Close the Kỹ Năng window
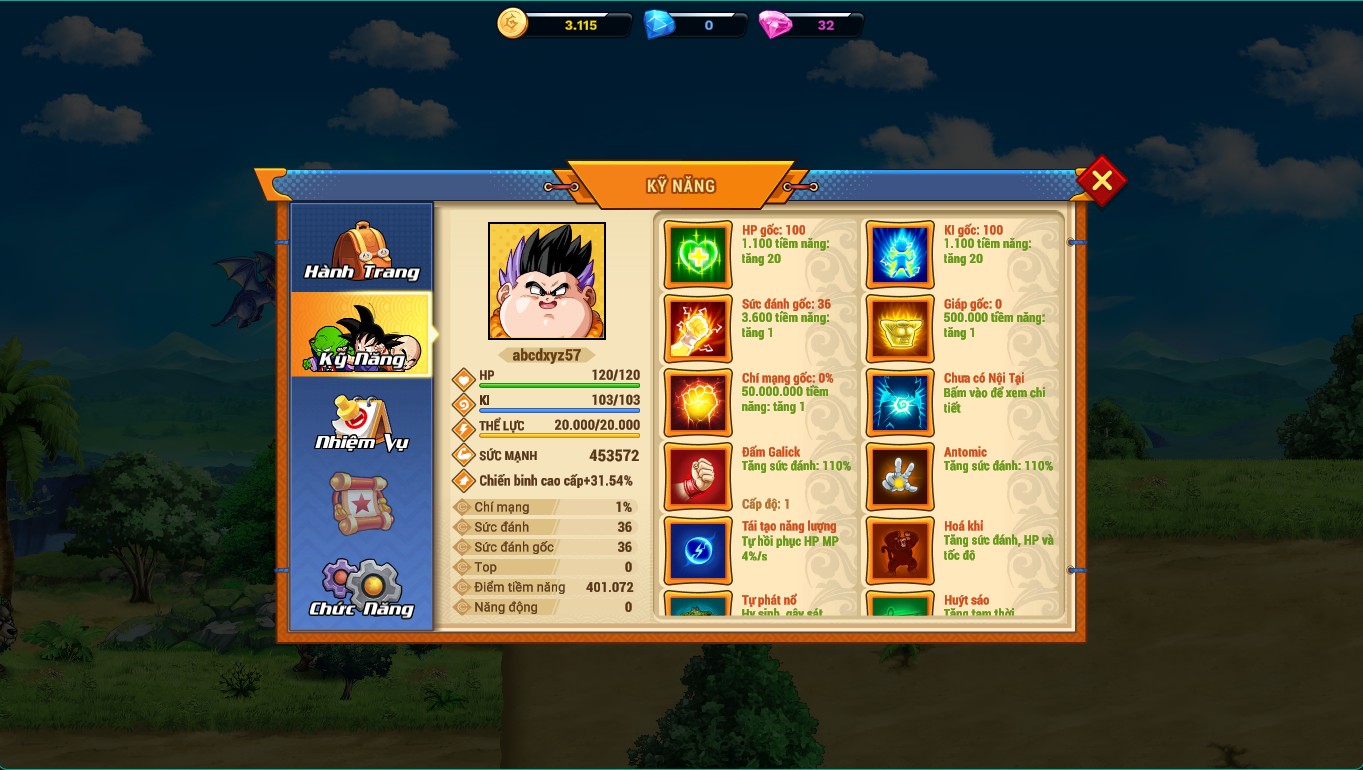Screen dimensions: 1363x770 coord(1101,181)
